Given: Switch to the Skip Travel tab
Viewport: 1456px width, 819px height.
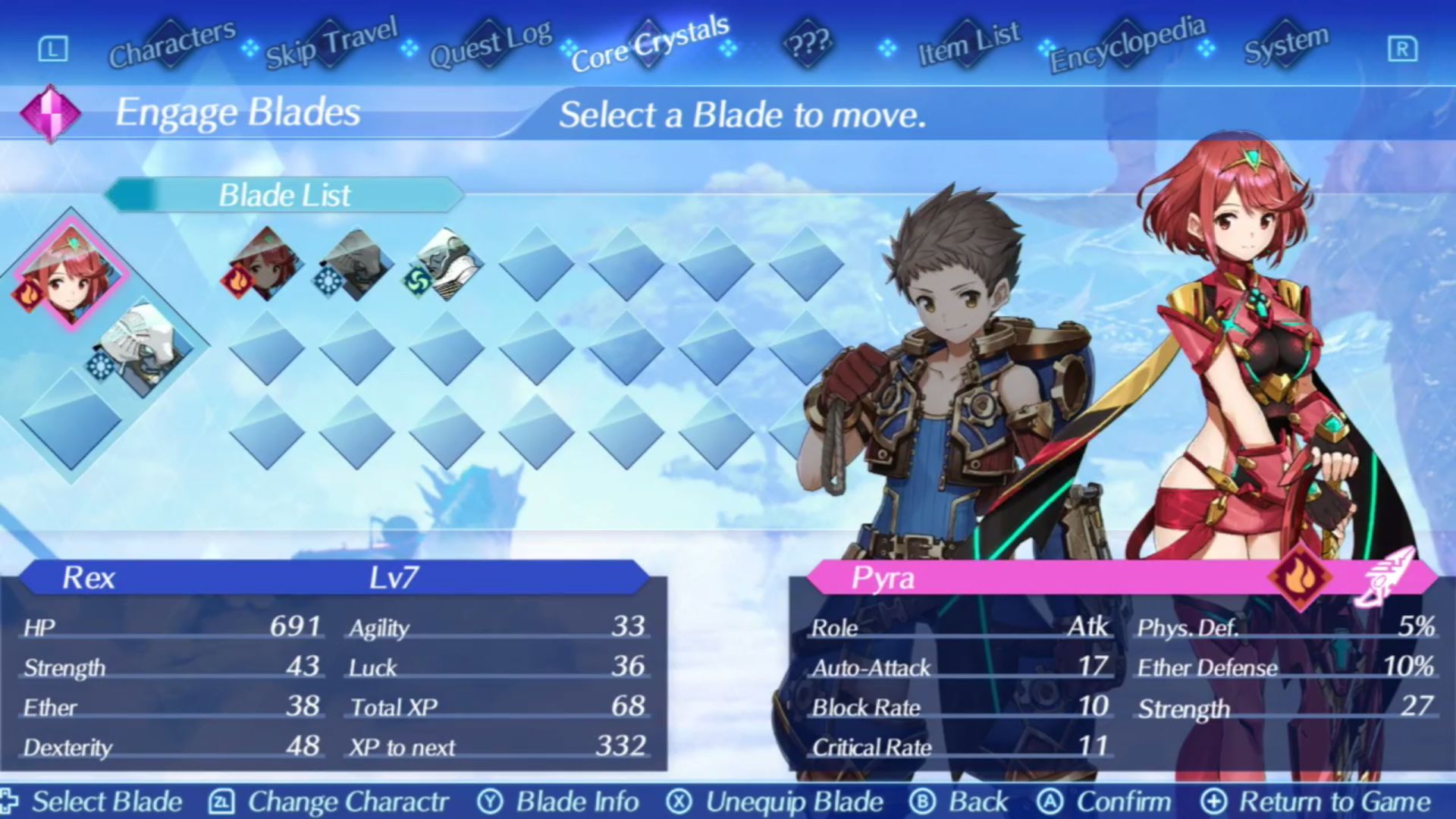Looking at the screenshot, I should tap(331, 44).
